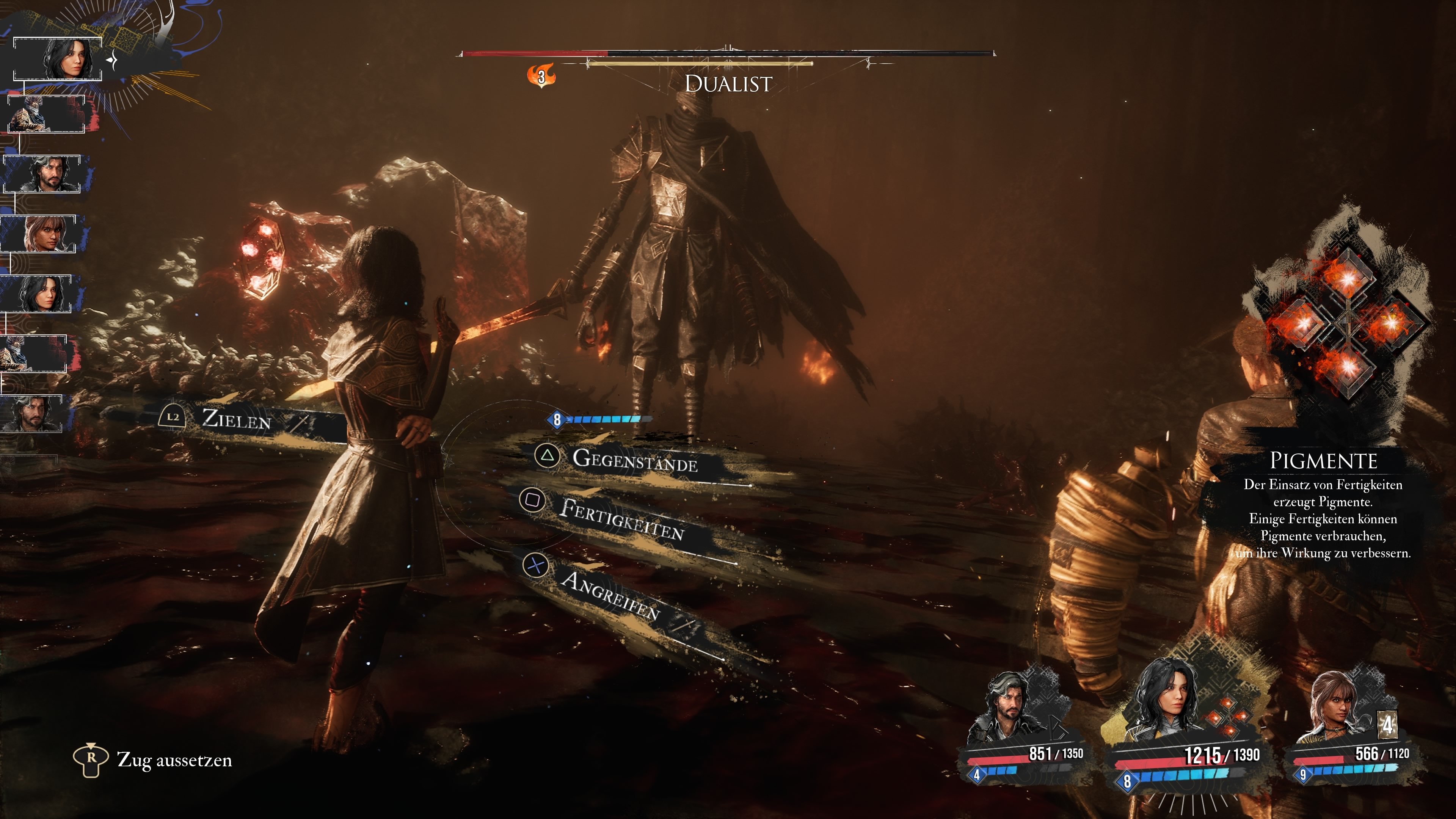Image resolution: width=1456 pixels, height=819 pixels.
Task: Open the Gegenstände items menu
Action: pyautogui.click(x=634, y=460)
